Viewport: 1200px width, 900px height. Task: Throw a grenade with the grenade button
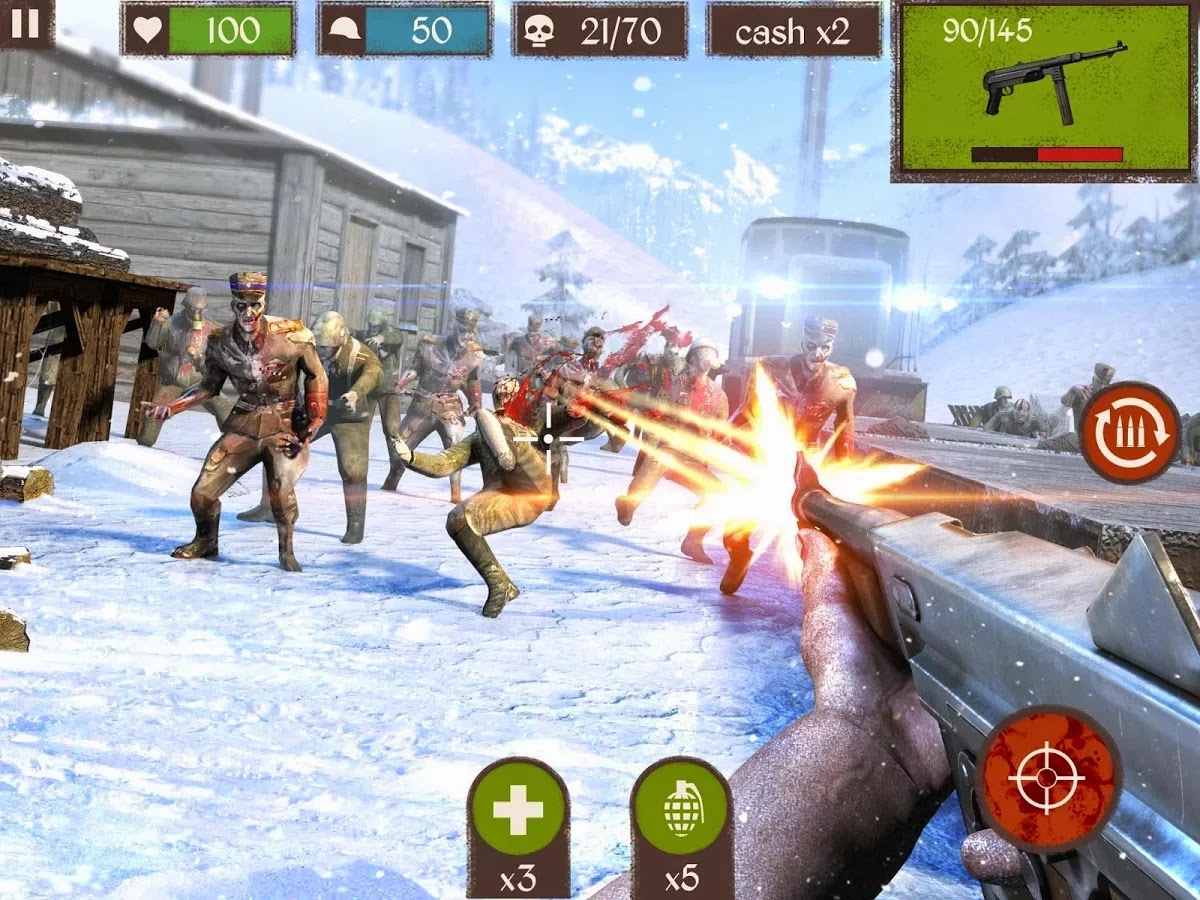(681, 810)
